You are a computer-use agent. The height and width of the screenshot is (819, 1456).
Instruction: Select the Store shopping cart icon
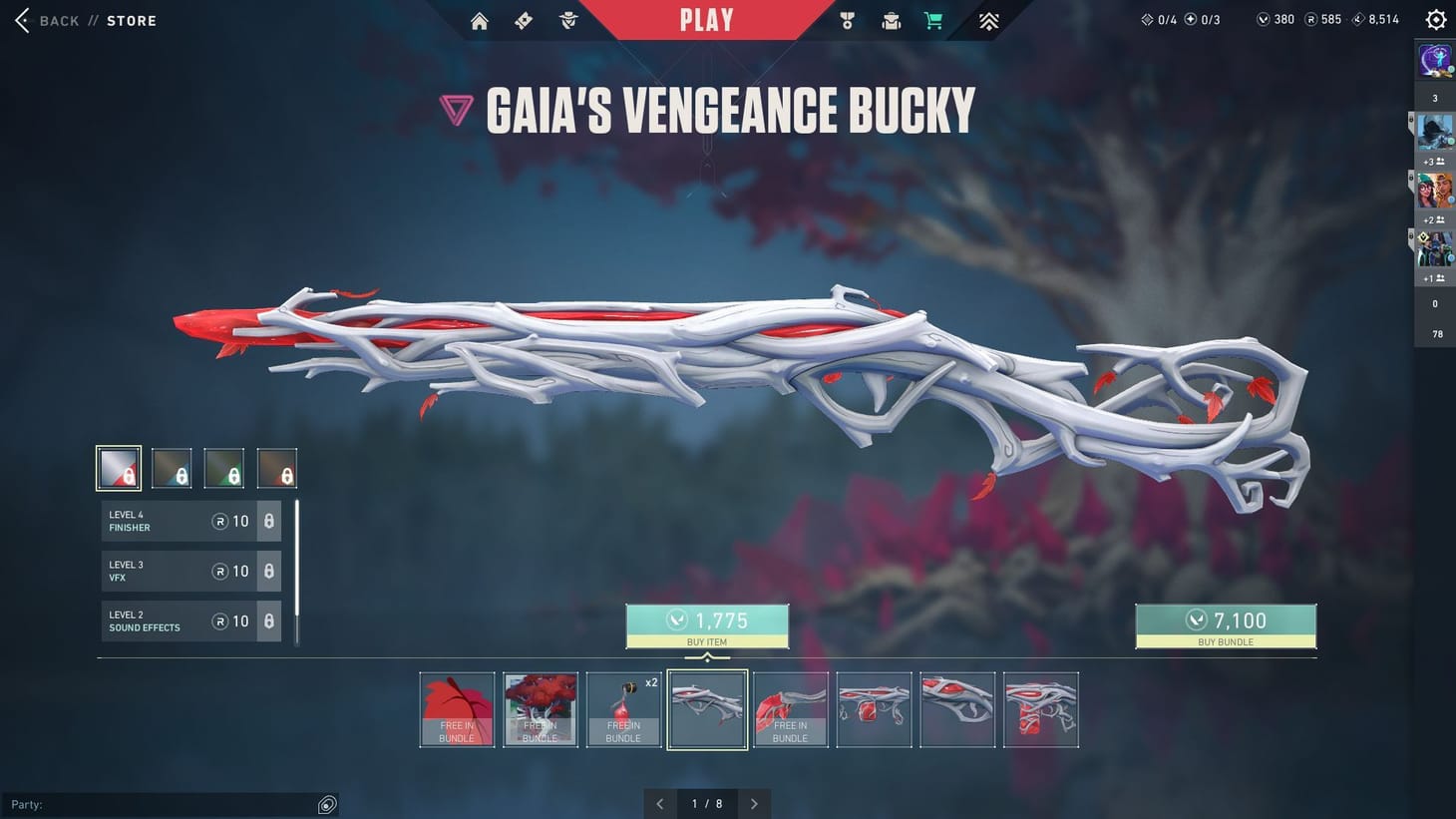click(933, 20)
